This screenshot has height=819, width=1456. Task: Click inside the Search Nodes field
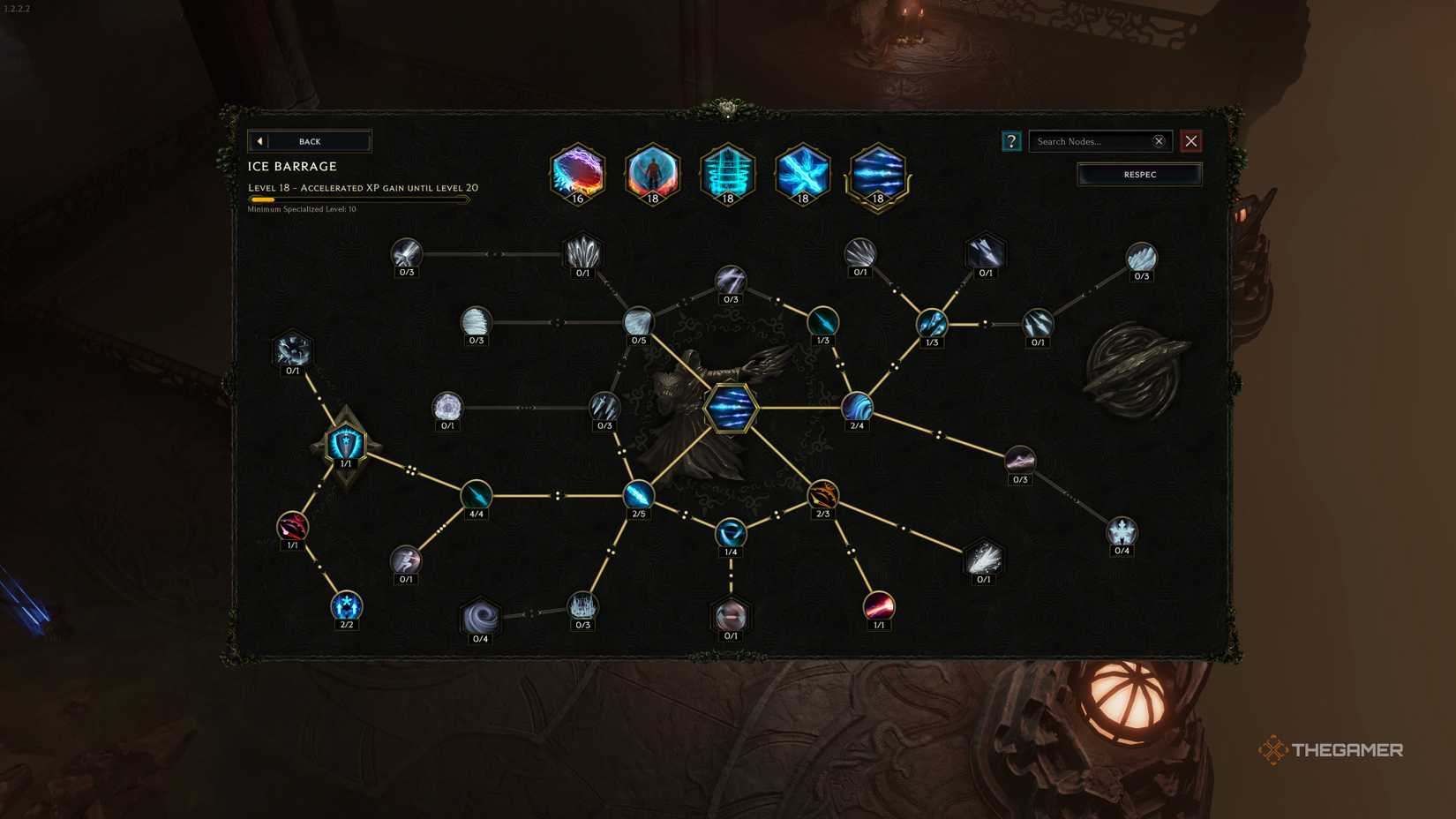1085,141
